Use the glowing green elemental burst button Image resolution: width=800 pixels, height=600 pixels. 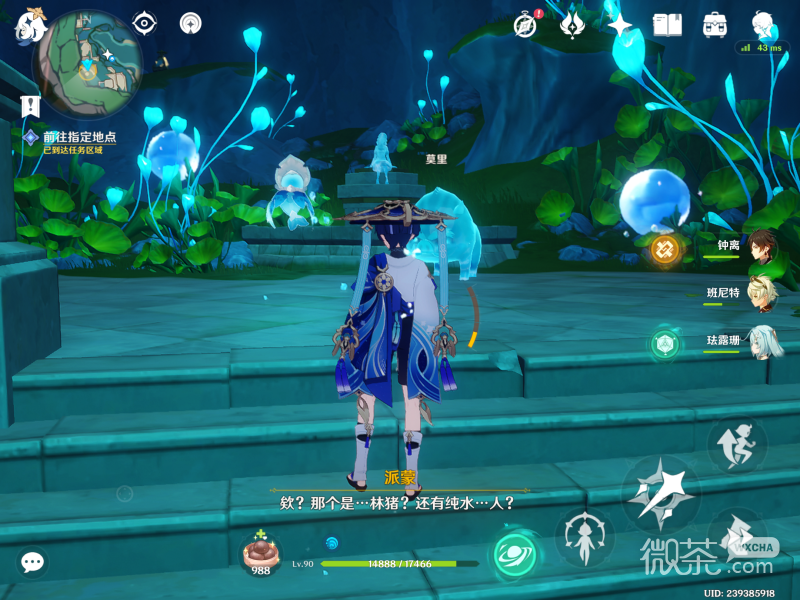click(x=516, y=553)
